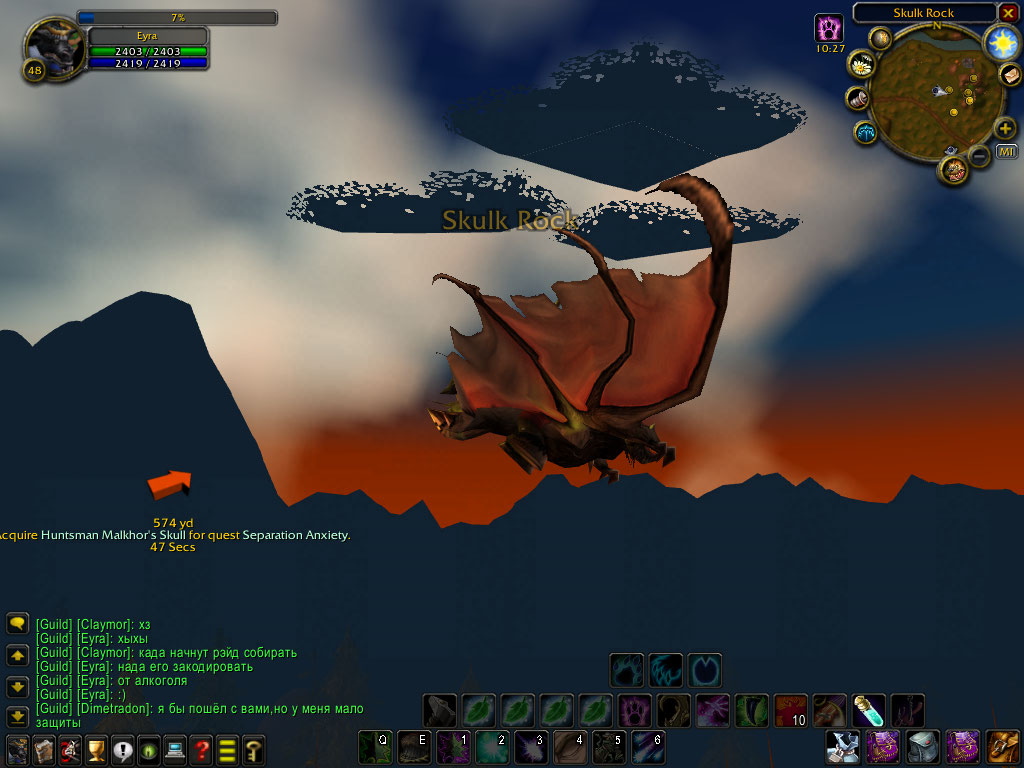
Task: Zoom in the minimap with the plus button
Action: click(x=1005, y=129)
